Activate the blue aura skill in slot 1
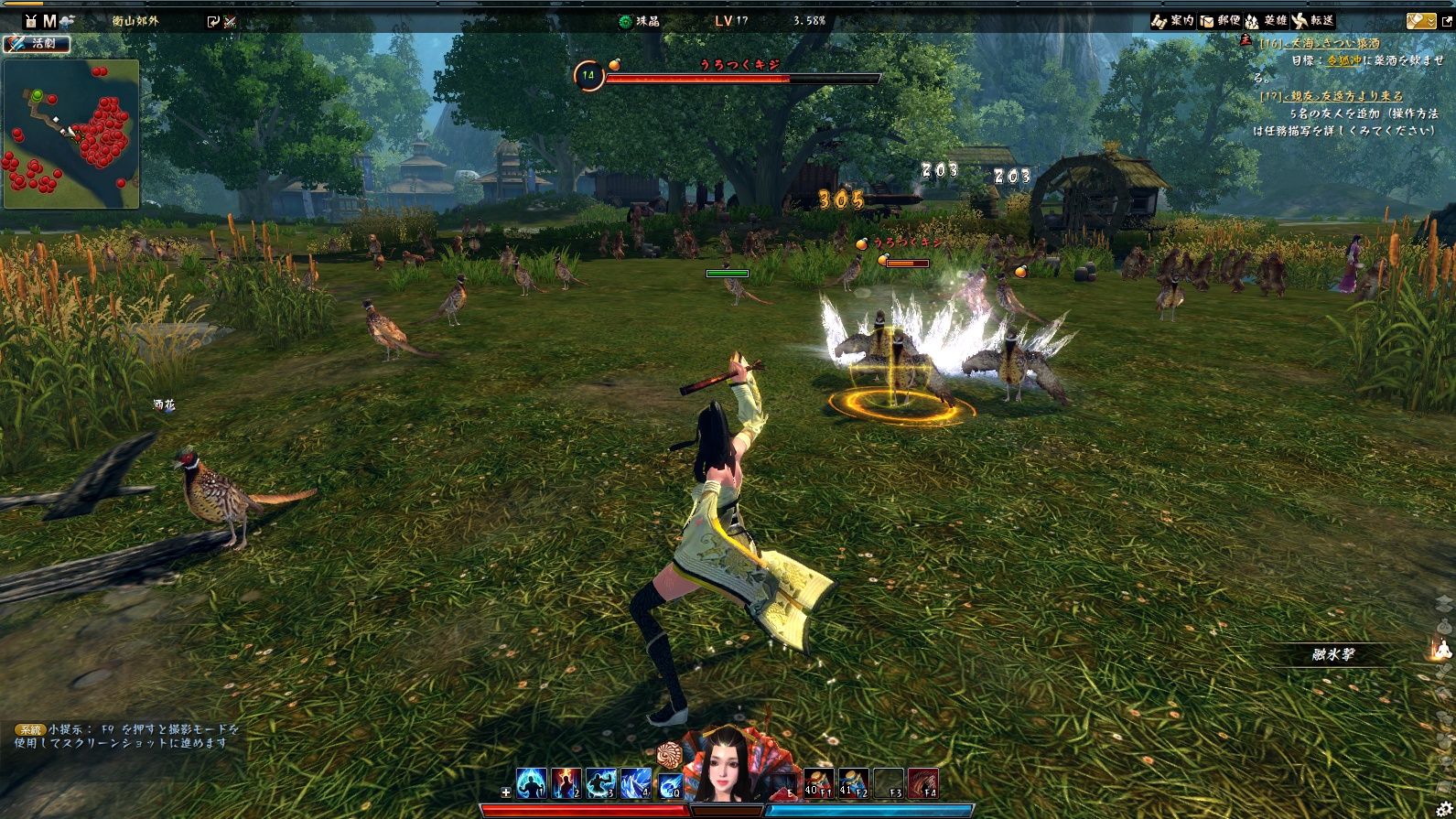Image resolution: width=1456 pixels, height=819 pixels. pos(532,783)
